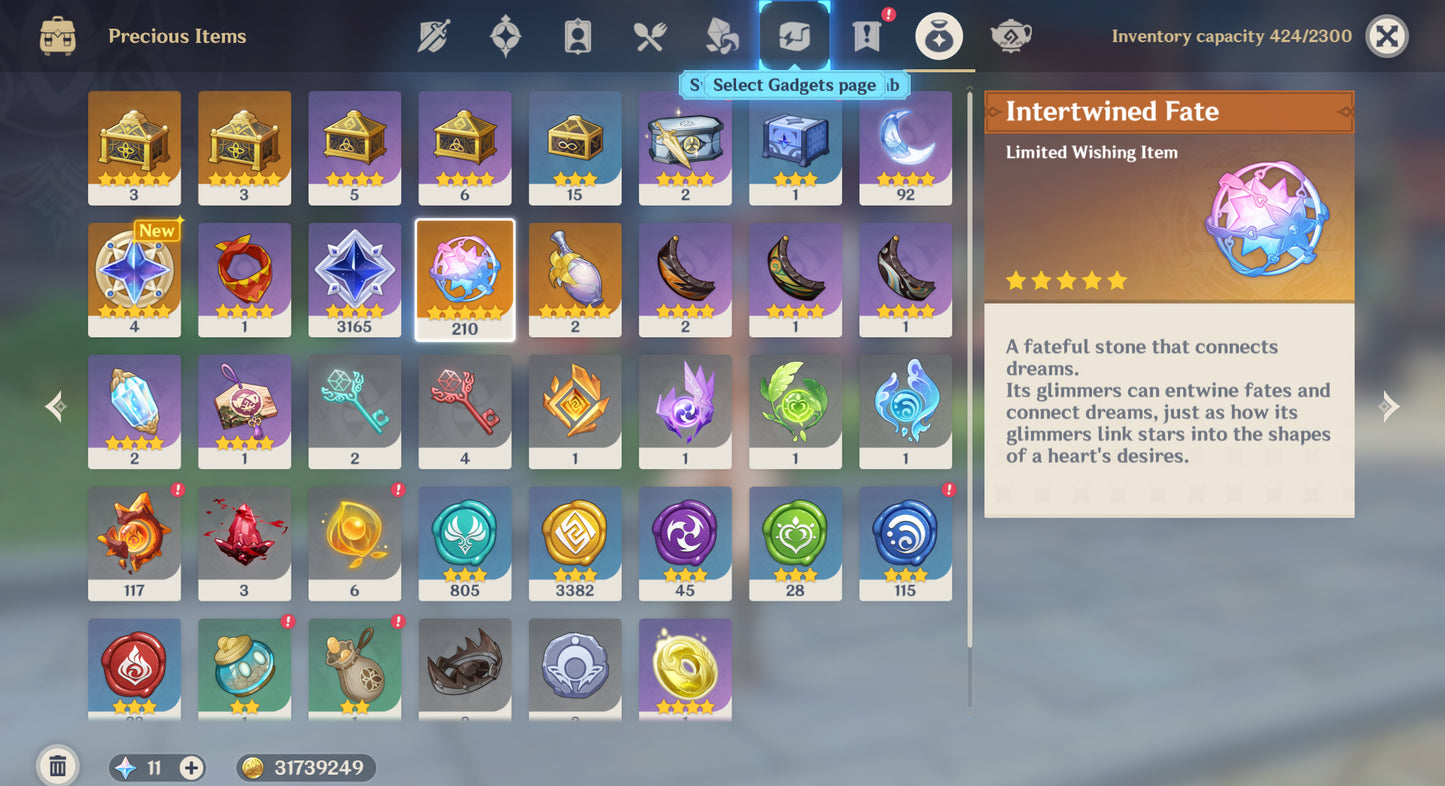
Task: Click the Select Gadgets page tooltip label
Action: pyautogui.click(x=793, y=85)
